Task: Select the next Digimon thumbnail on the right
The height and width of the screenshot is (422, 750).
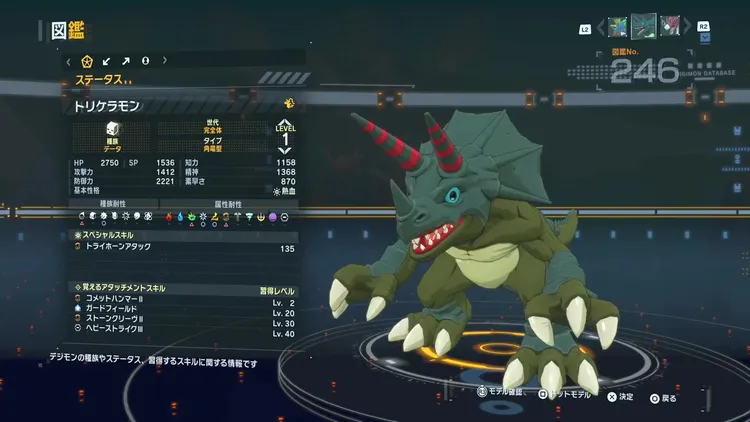Action: click(669, 26)
